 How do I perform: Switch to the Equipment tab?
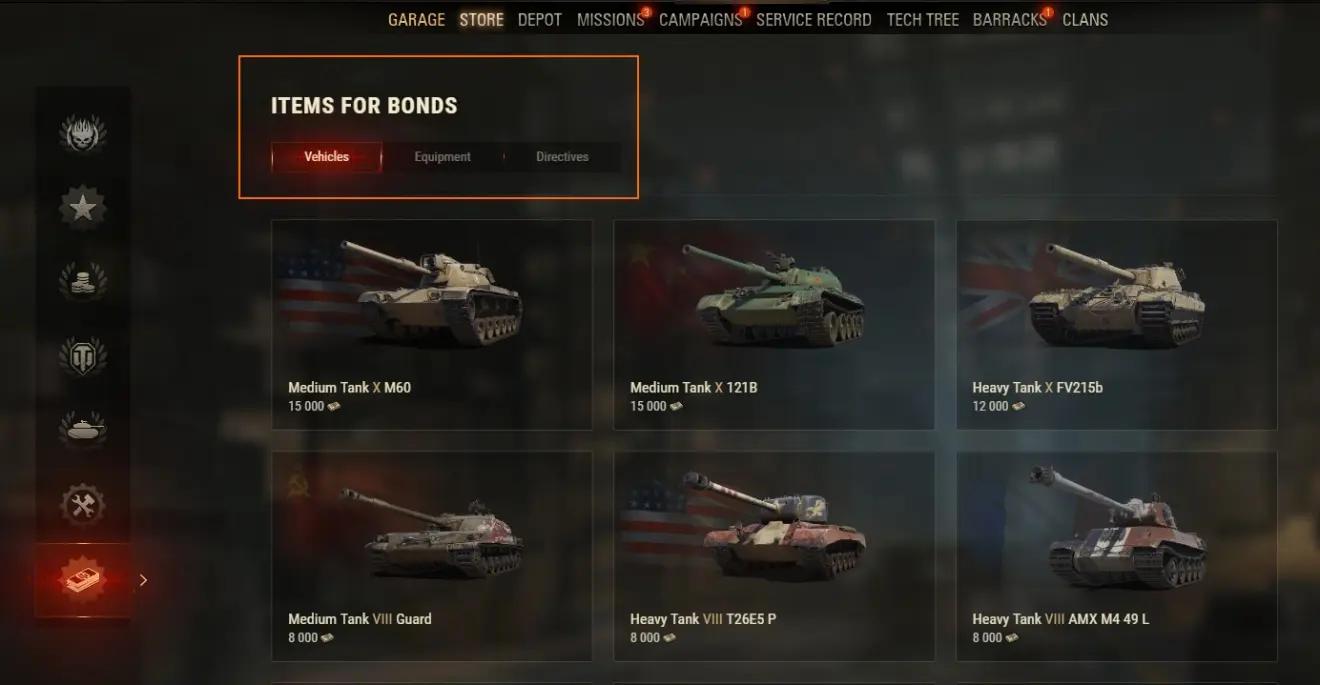click(x=442, y=157)
